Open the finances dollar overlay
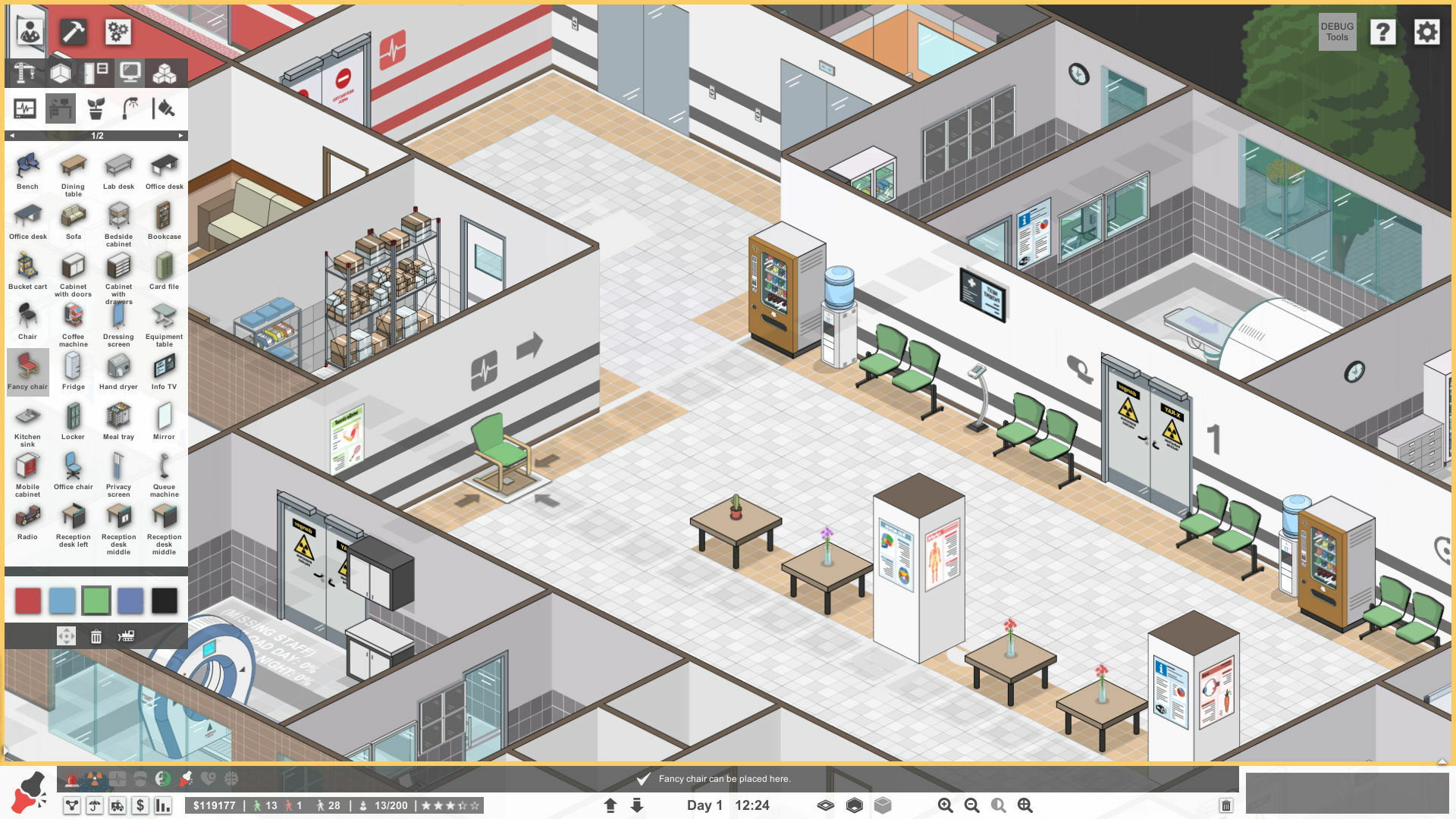The image size is (1456, 819). click(x=140, y=805)
